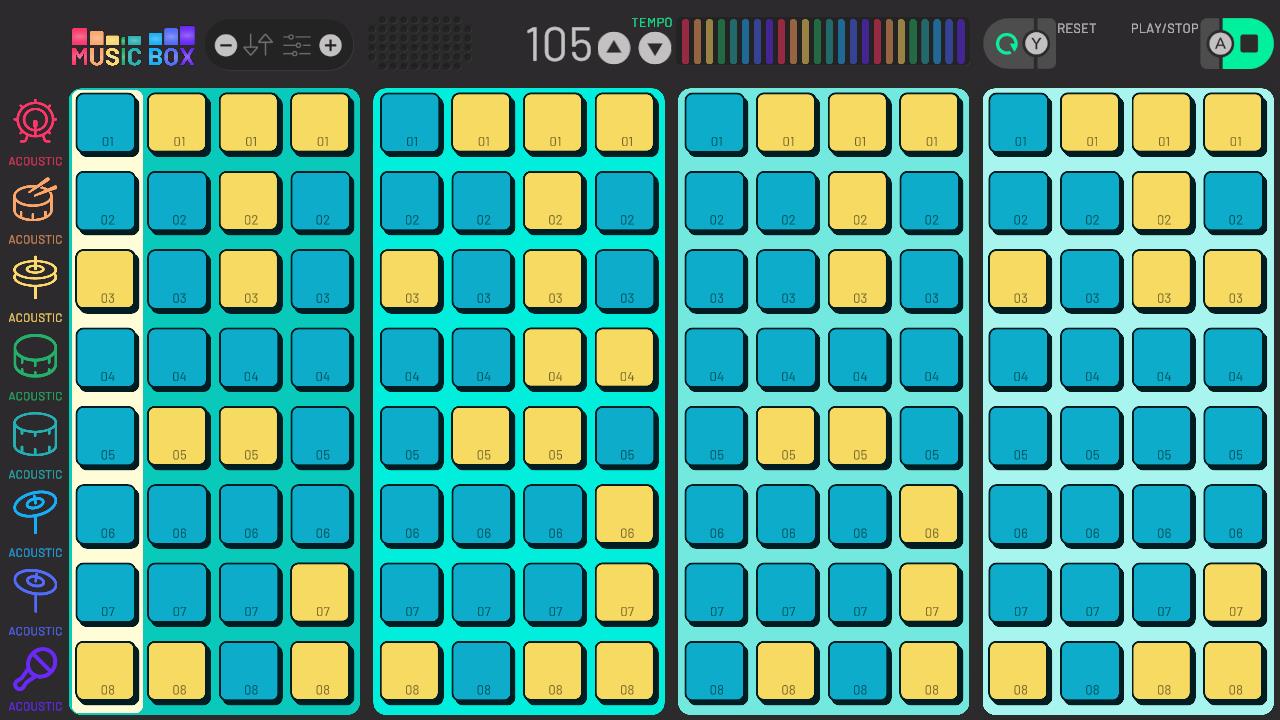Select the blue acoustic cymbal icon
1280x720 pixels.
point(35,513)
